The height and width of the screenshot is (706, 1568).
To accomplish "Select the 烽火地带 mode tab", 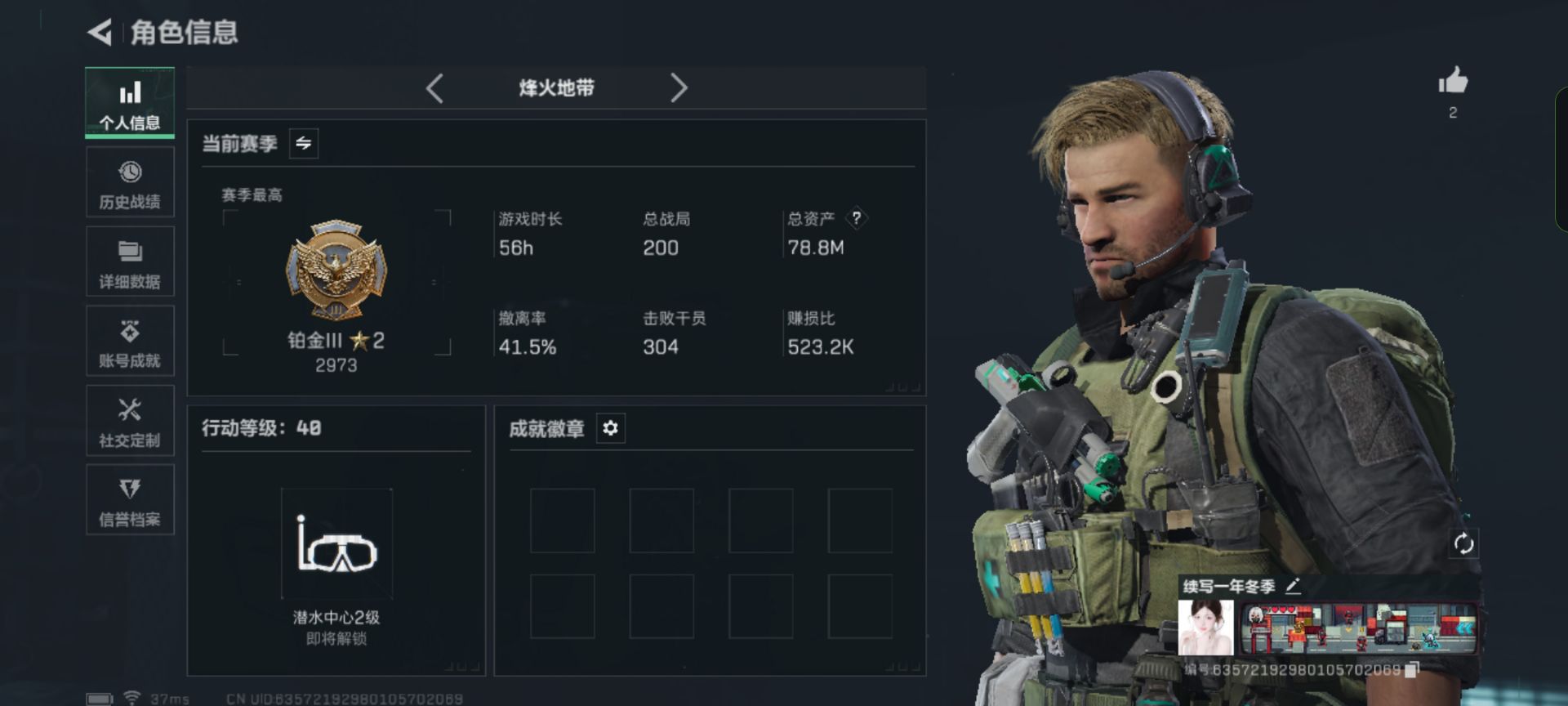I will click(x=555, y=88).
